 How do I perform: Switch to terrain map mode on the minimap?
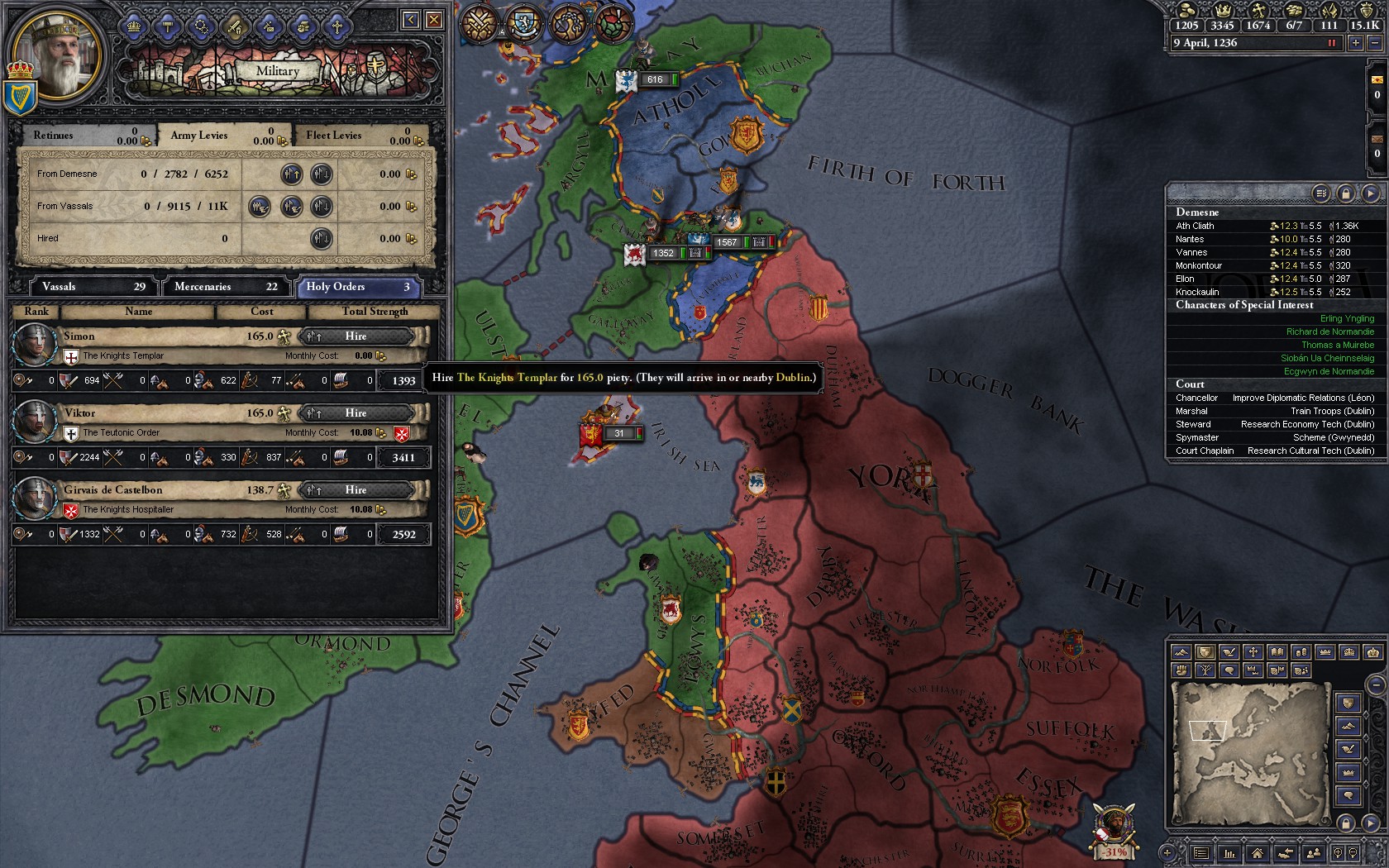tap(1181, 653)
